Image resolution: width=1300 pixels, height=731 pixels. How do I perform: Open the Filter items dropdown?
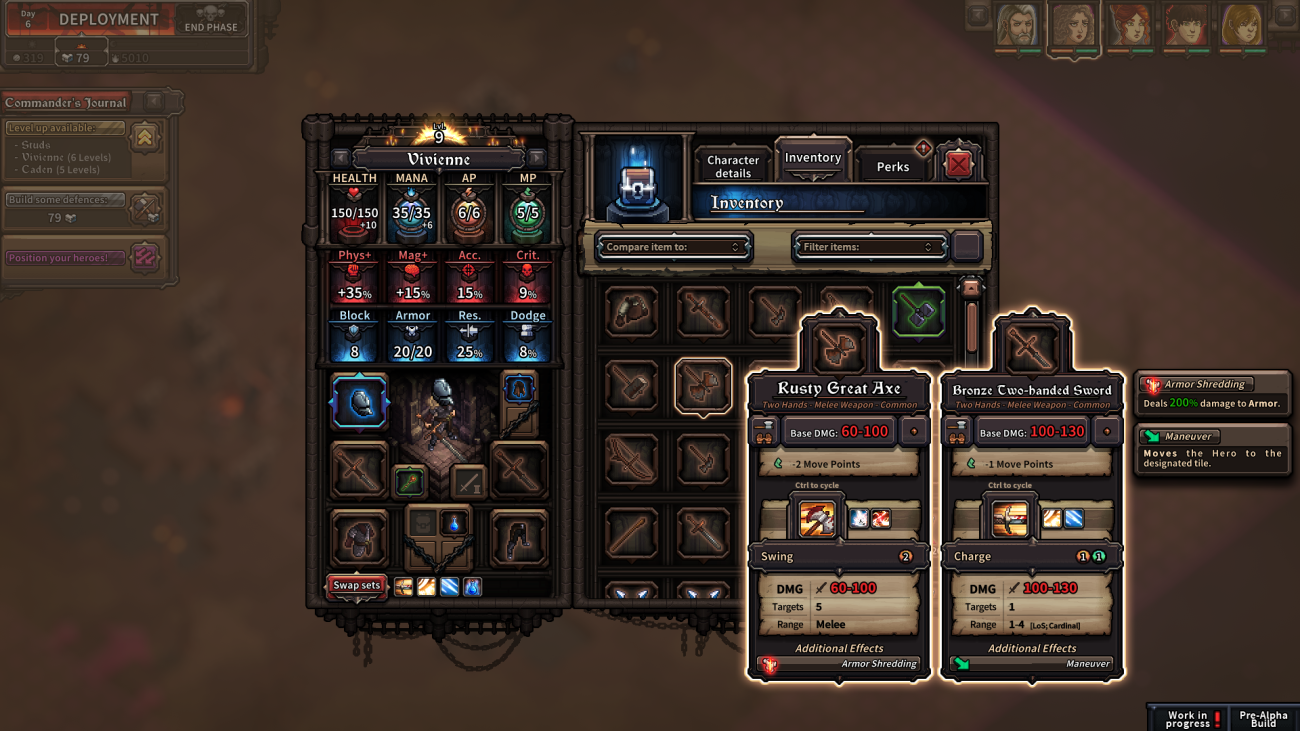coord(868,245)
